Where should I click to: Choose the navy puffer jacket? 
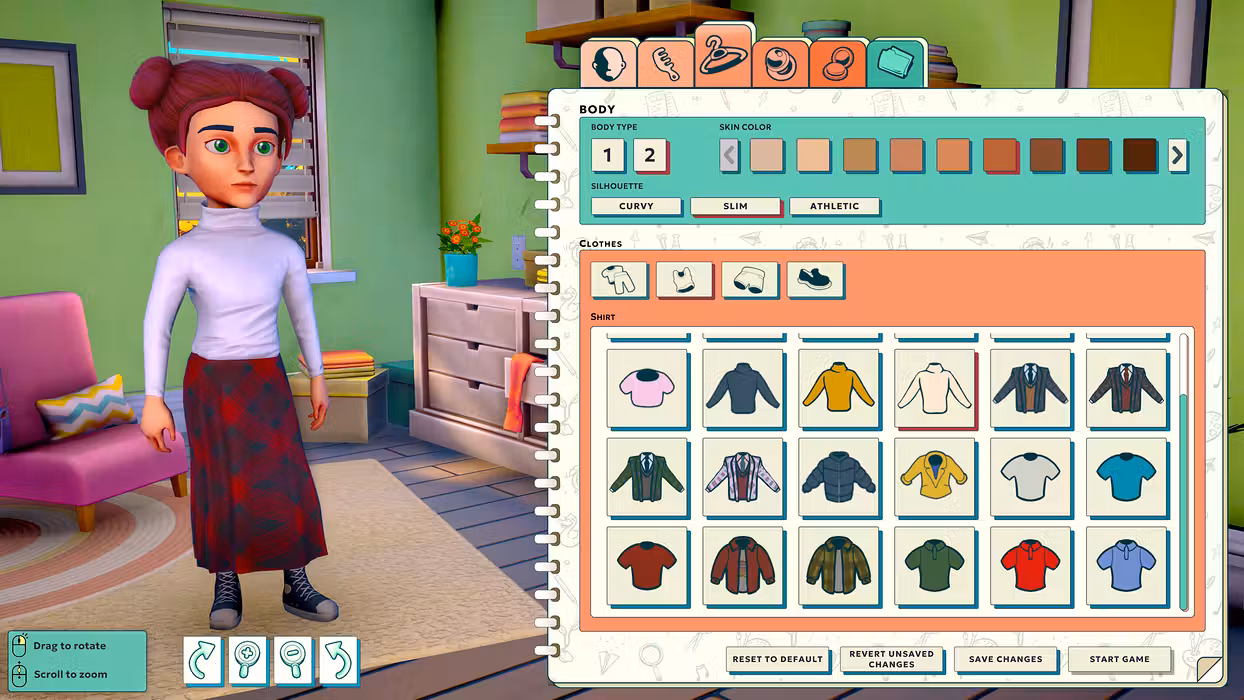(839, 477)
